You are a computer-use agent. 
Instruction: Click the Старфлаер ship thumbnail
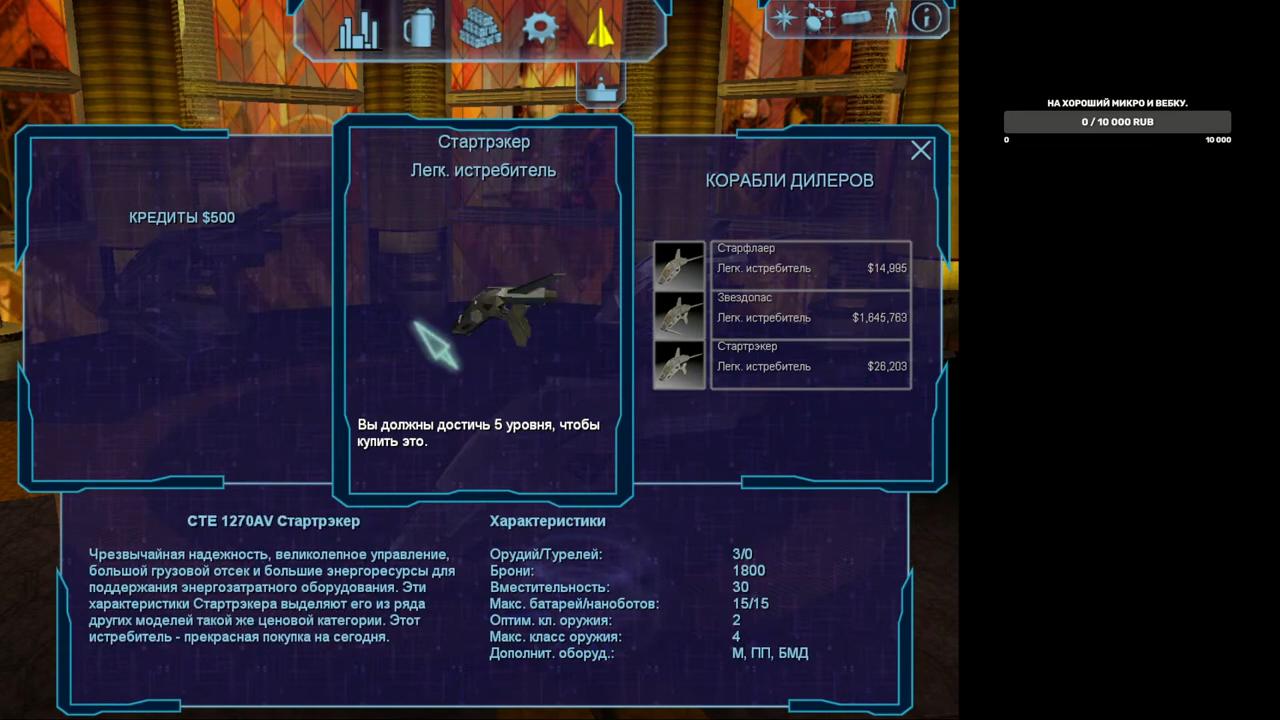click(679, 266)
